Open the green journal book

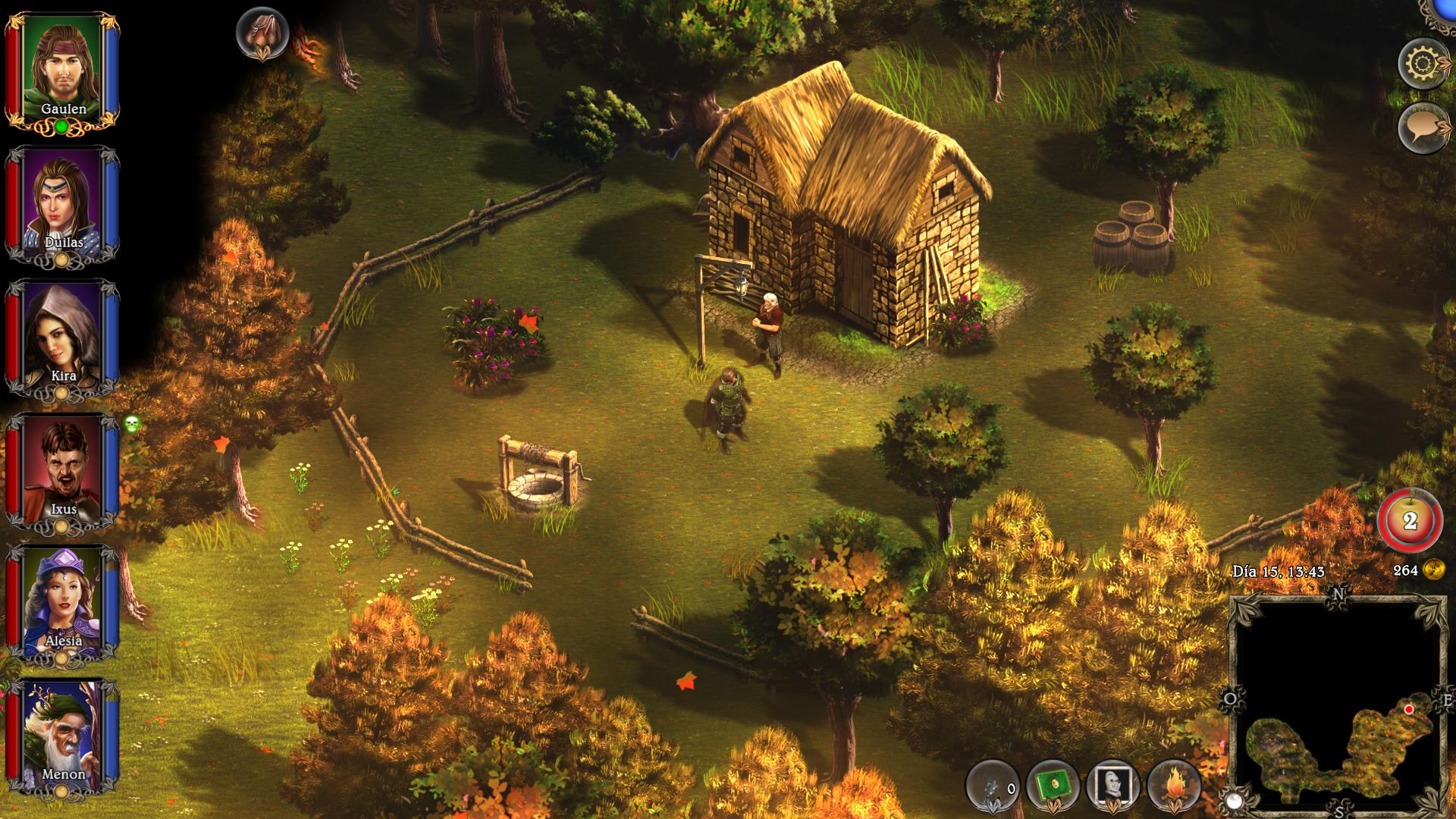(x=1053, y=786)
